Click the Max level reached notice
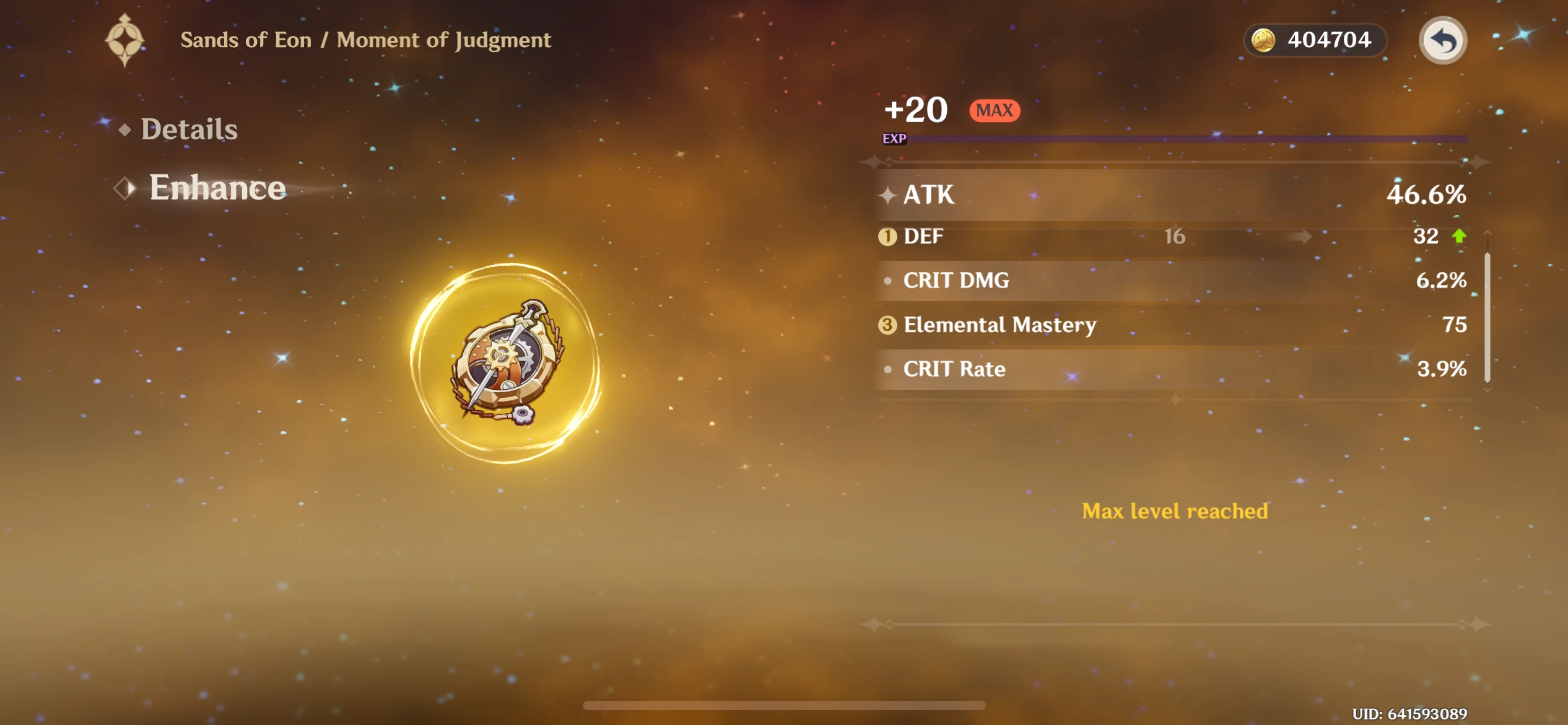The width and height of the screenshot is (1568, 725). click(x=1174, y=512)
